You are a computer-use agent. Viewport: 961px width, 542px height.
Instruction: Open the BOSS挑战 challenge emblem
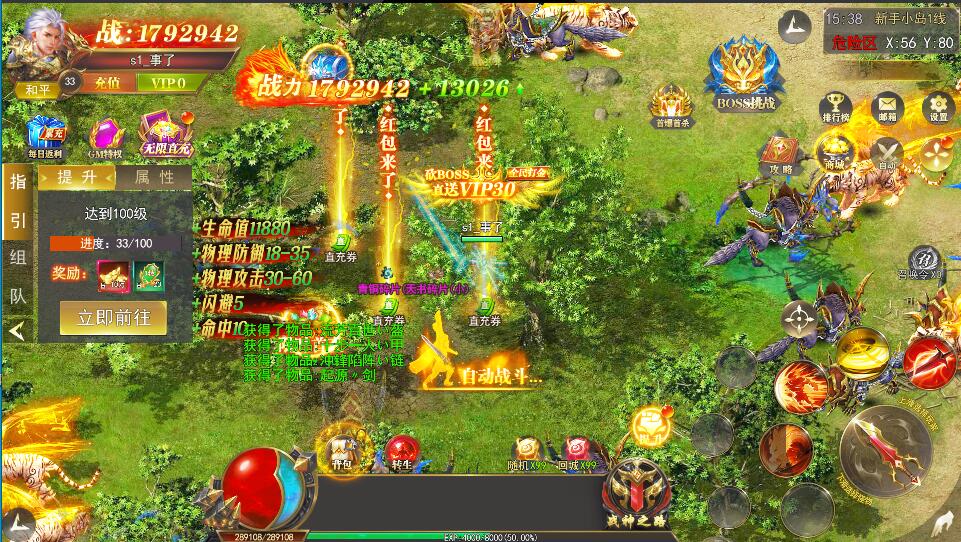pos(746,72)
